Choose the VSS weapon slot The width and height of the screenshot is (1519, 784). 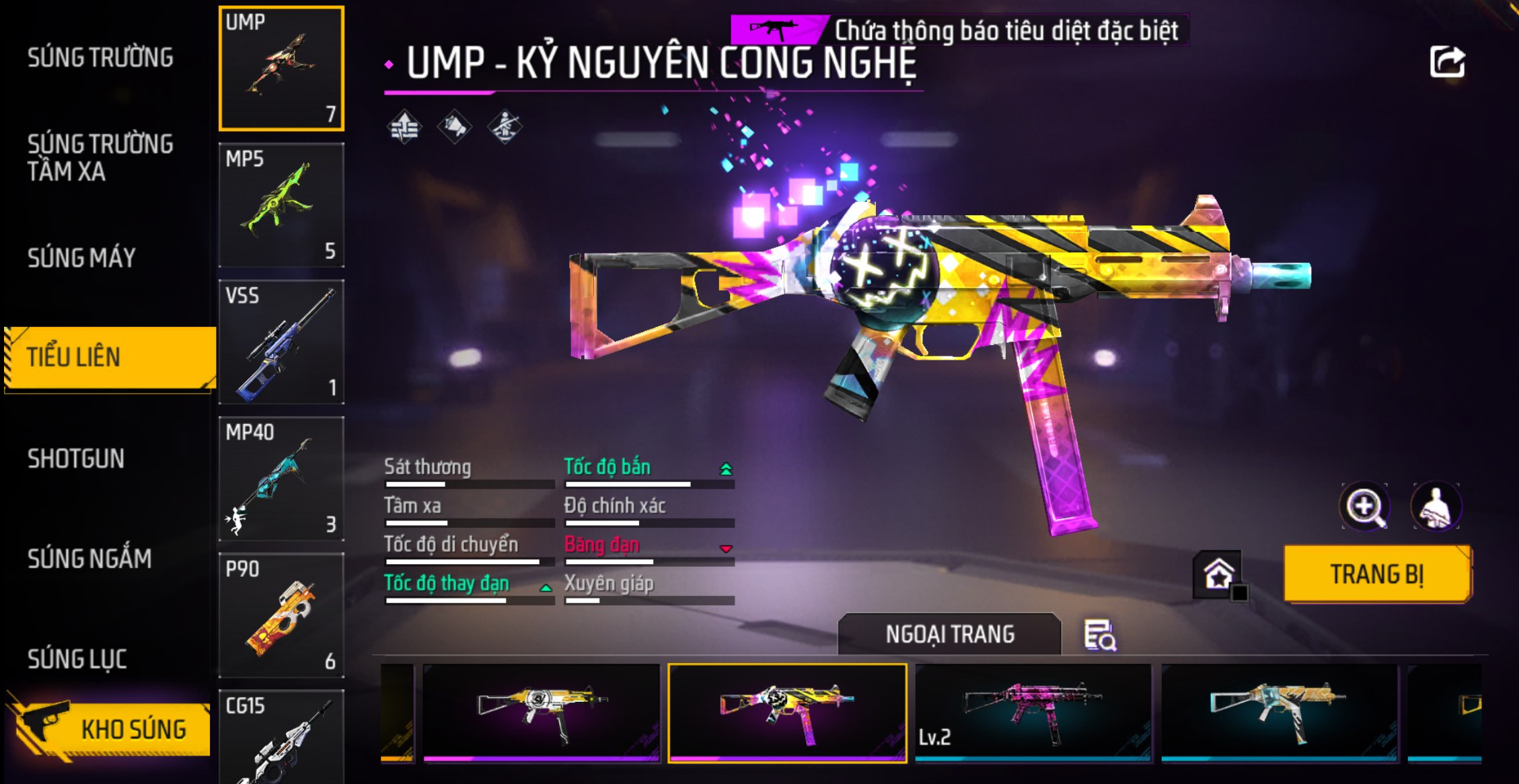[x=281, y=342]
